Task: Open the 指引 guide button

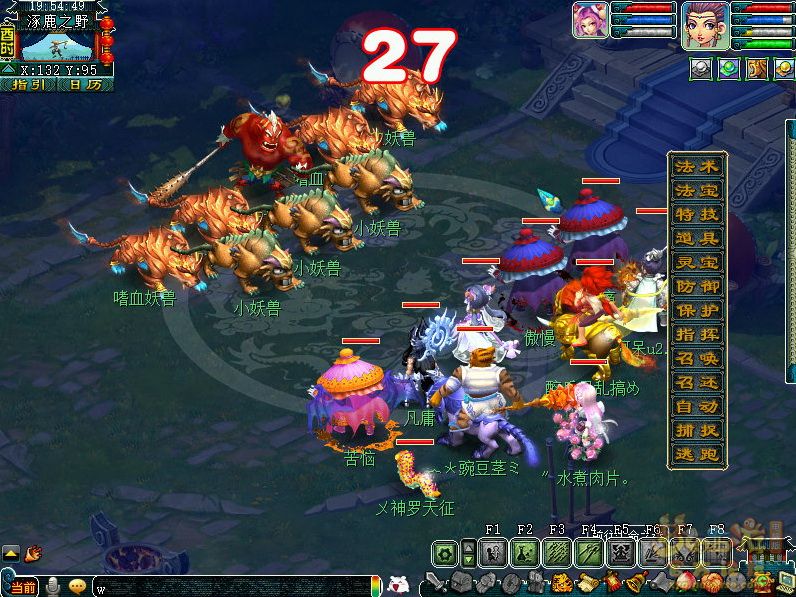Action: click(29, 85)
